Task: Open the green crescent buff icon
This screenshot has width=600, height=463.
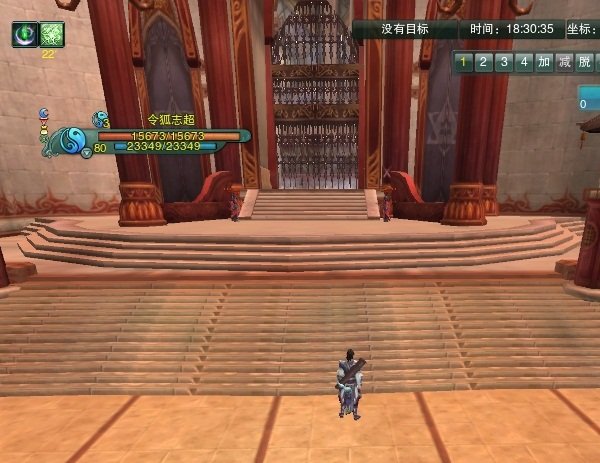Action: point(24,35)
